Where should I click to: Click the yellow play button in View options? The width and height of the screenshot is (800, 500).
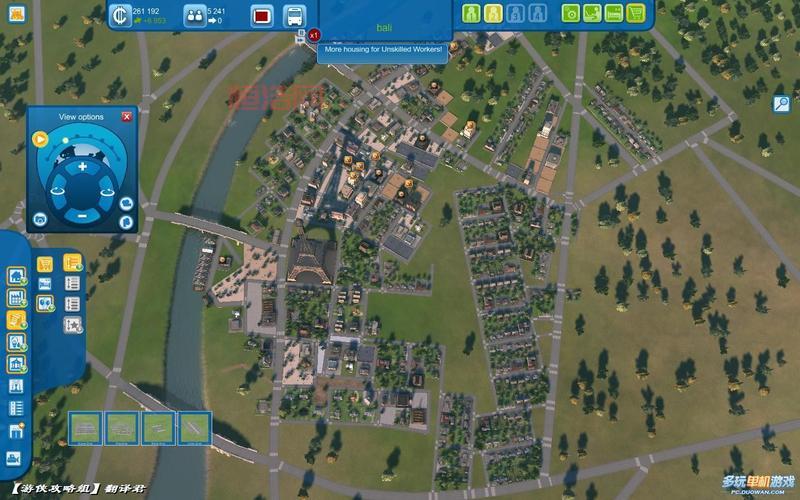(40, 139)
